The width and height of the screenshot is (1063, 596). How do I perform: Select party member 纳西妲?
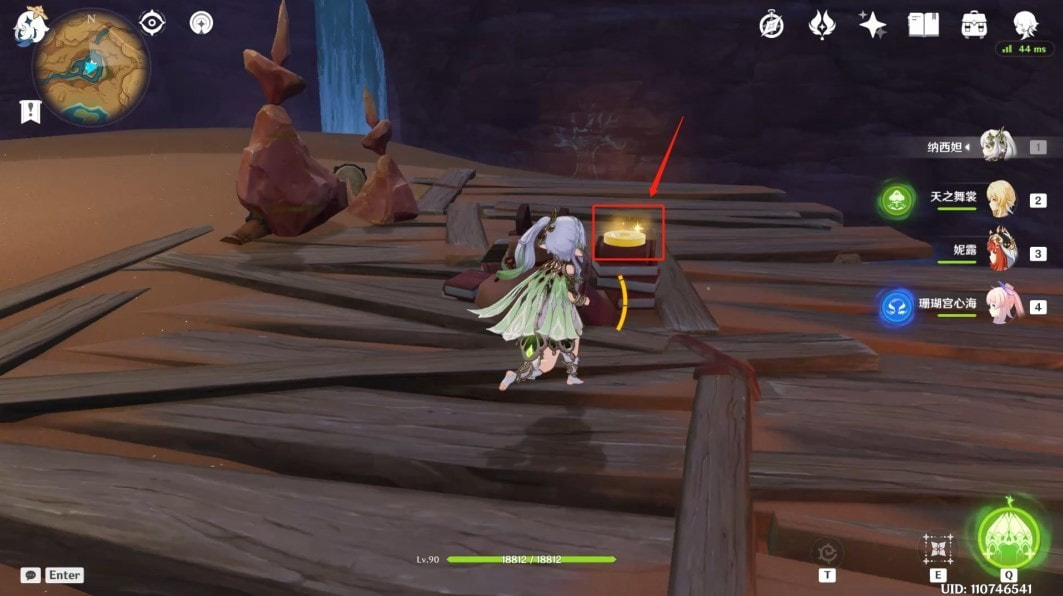(996, 146)
